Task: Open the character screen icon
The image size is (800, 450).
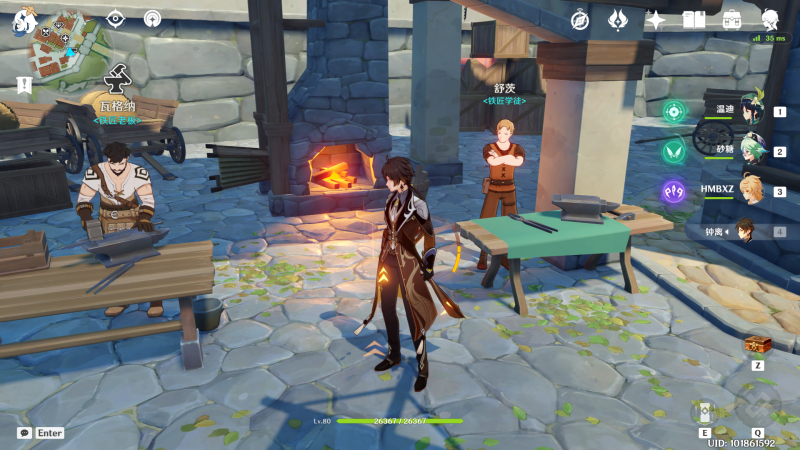Action: click(x=771, y=20)
